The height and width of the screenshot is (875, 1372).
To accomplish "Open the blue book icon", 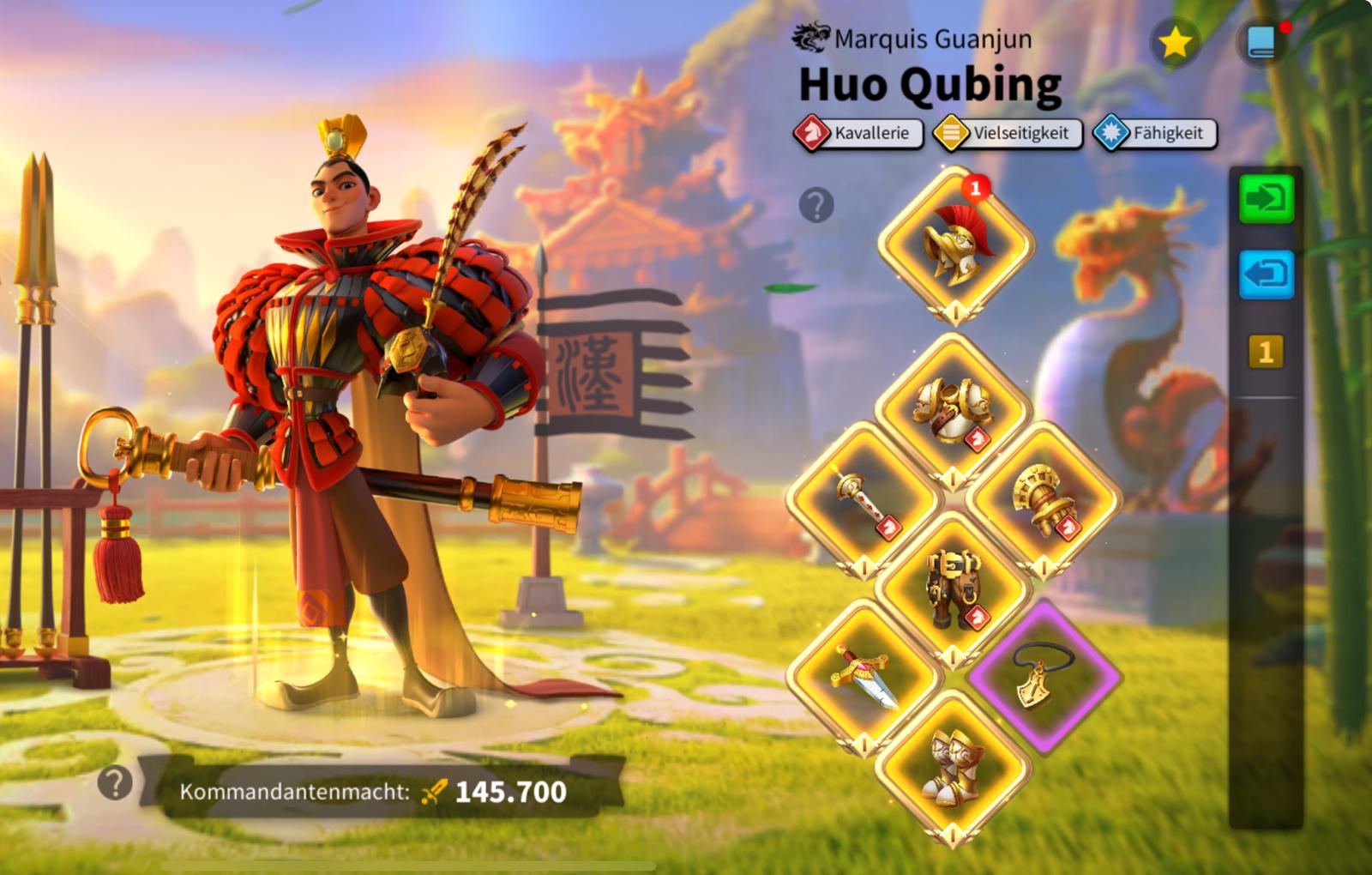I will (1262, 43).
